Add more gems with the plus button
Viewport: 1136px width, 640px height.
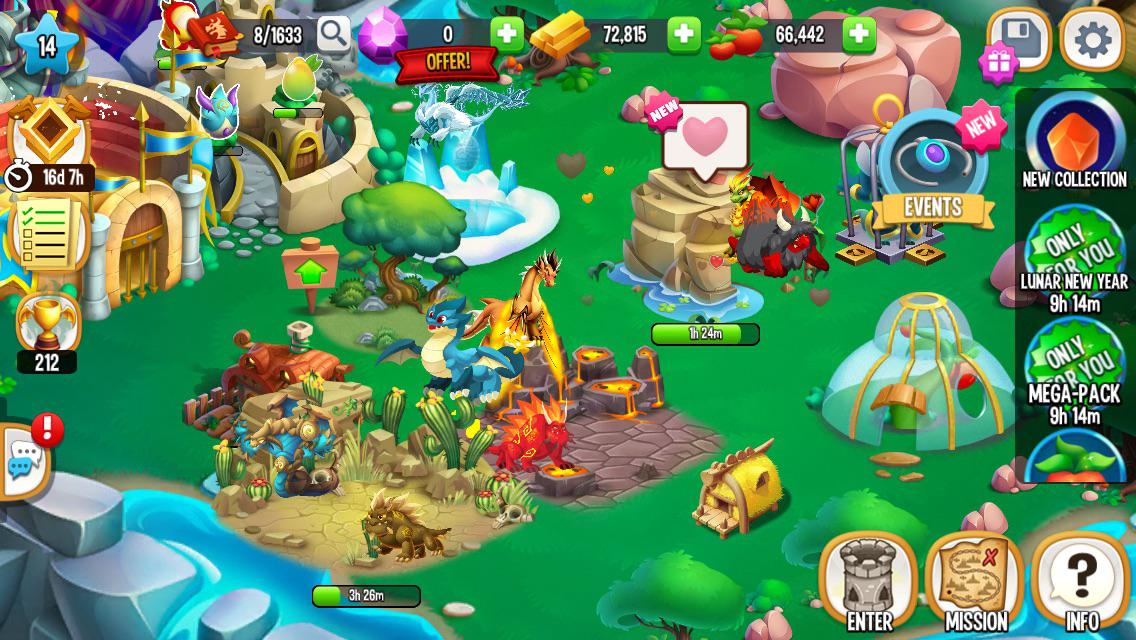coord(507,35)
